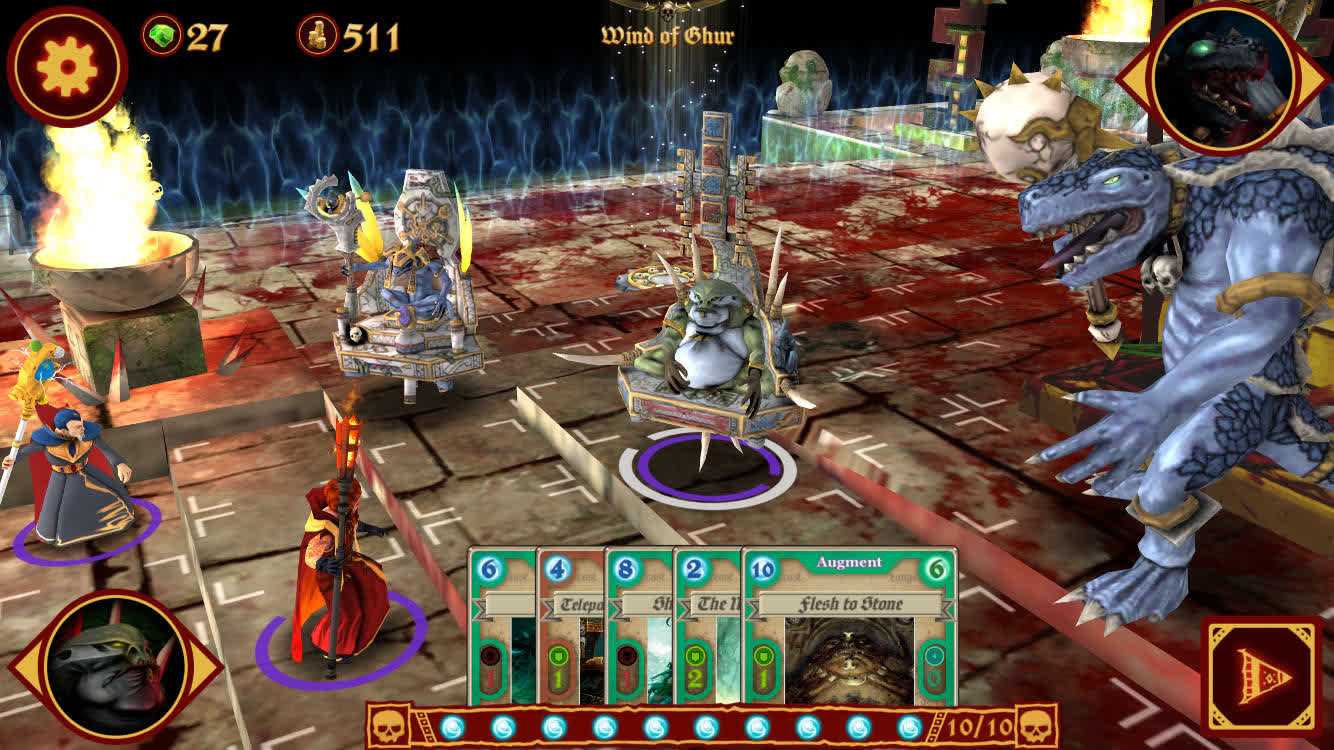Image resolution: width=1334 pixels, height=750 pixels.
Task: Open the gear settings menu
Action: coord(67,66)
